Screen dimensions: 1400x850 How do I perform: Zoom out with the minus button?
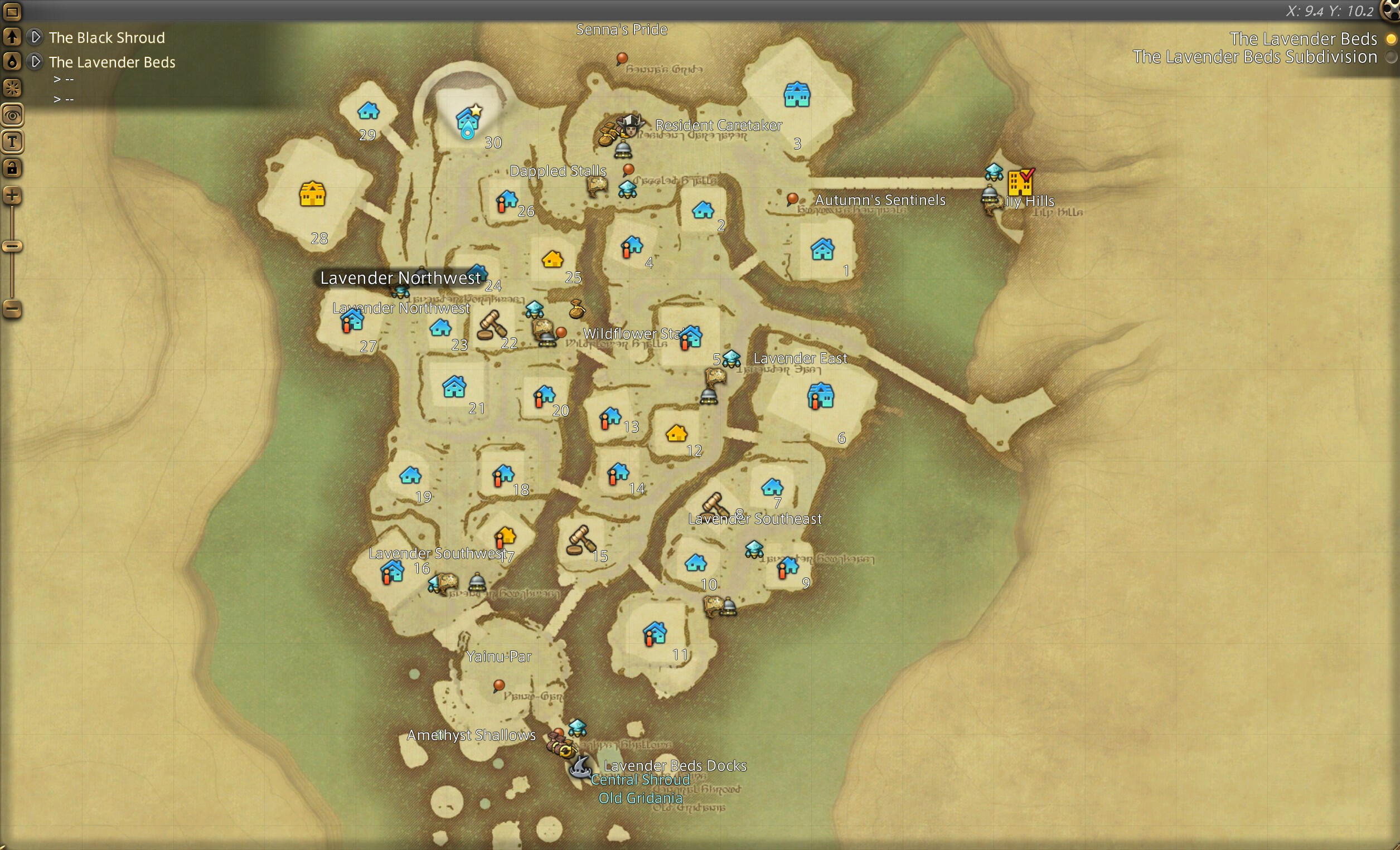(12, 310)
